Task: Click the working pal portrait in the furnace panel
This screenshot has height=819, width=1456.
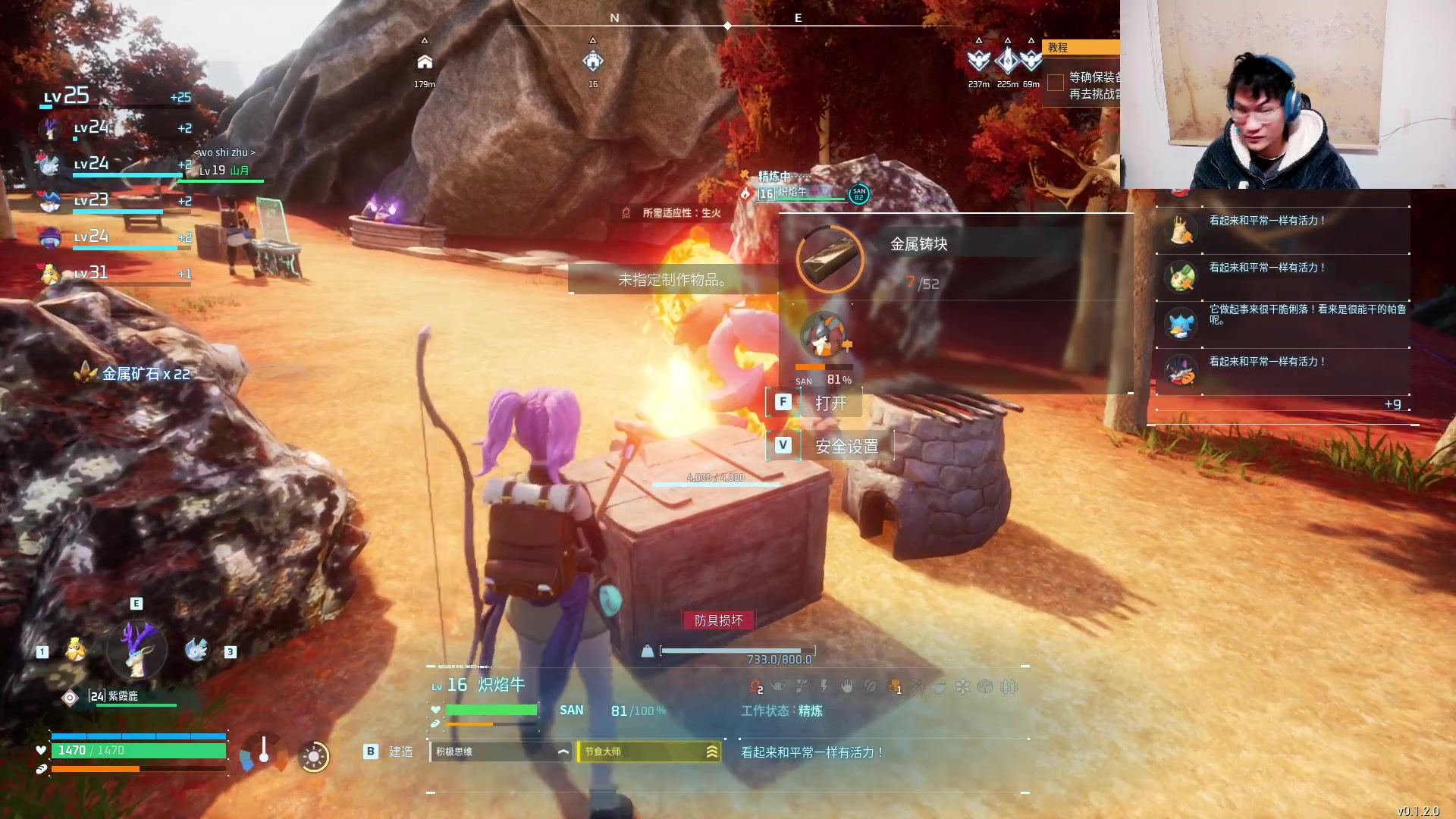Action: click(824, 335)
